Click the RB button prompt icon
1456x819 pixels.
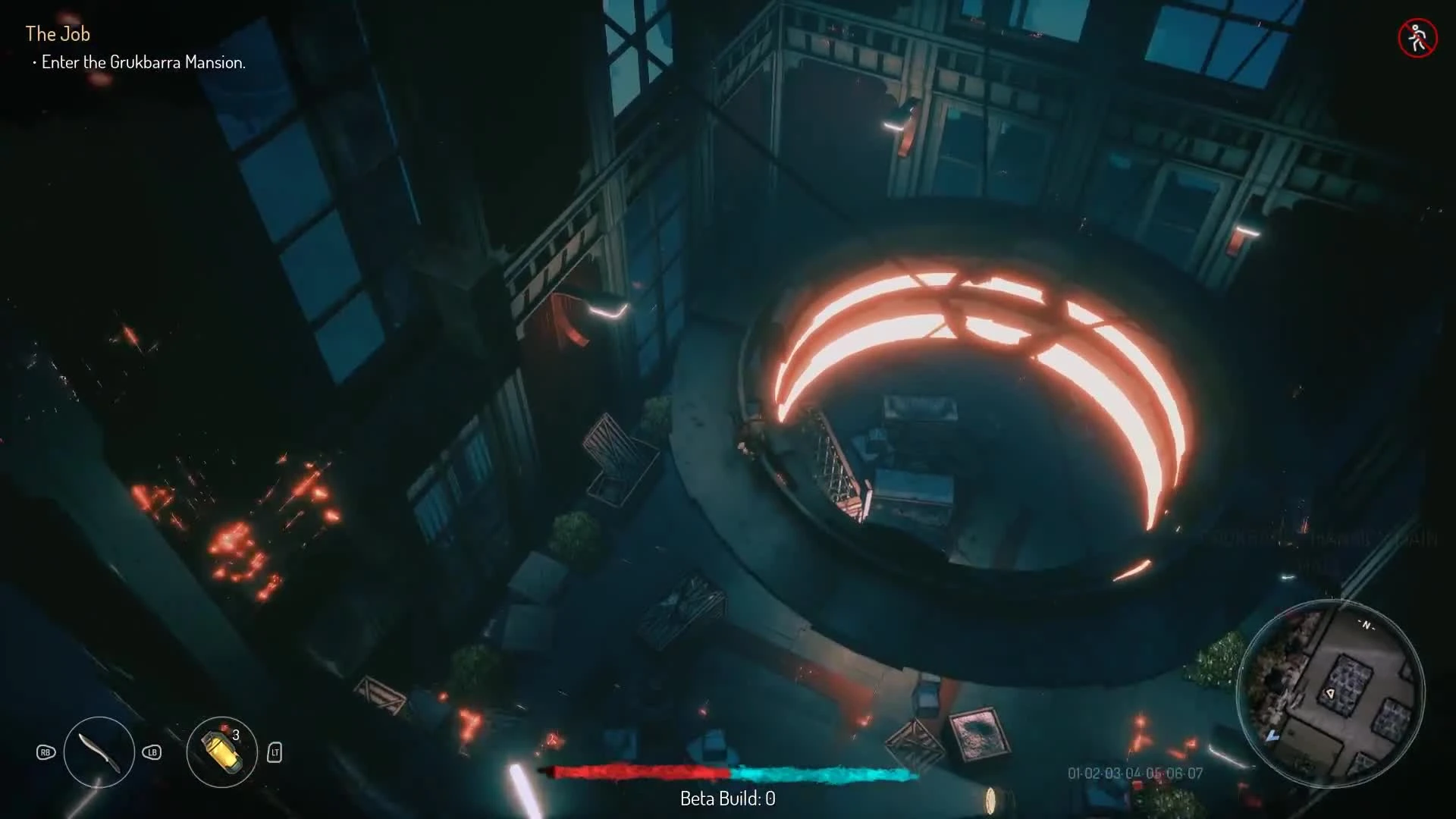click(45, 753)
